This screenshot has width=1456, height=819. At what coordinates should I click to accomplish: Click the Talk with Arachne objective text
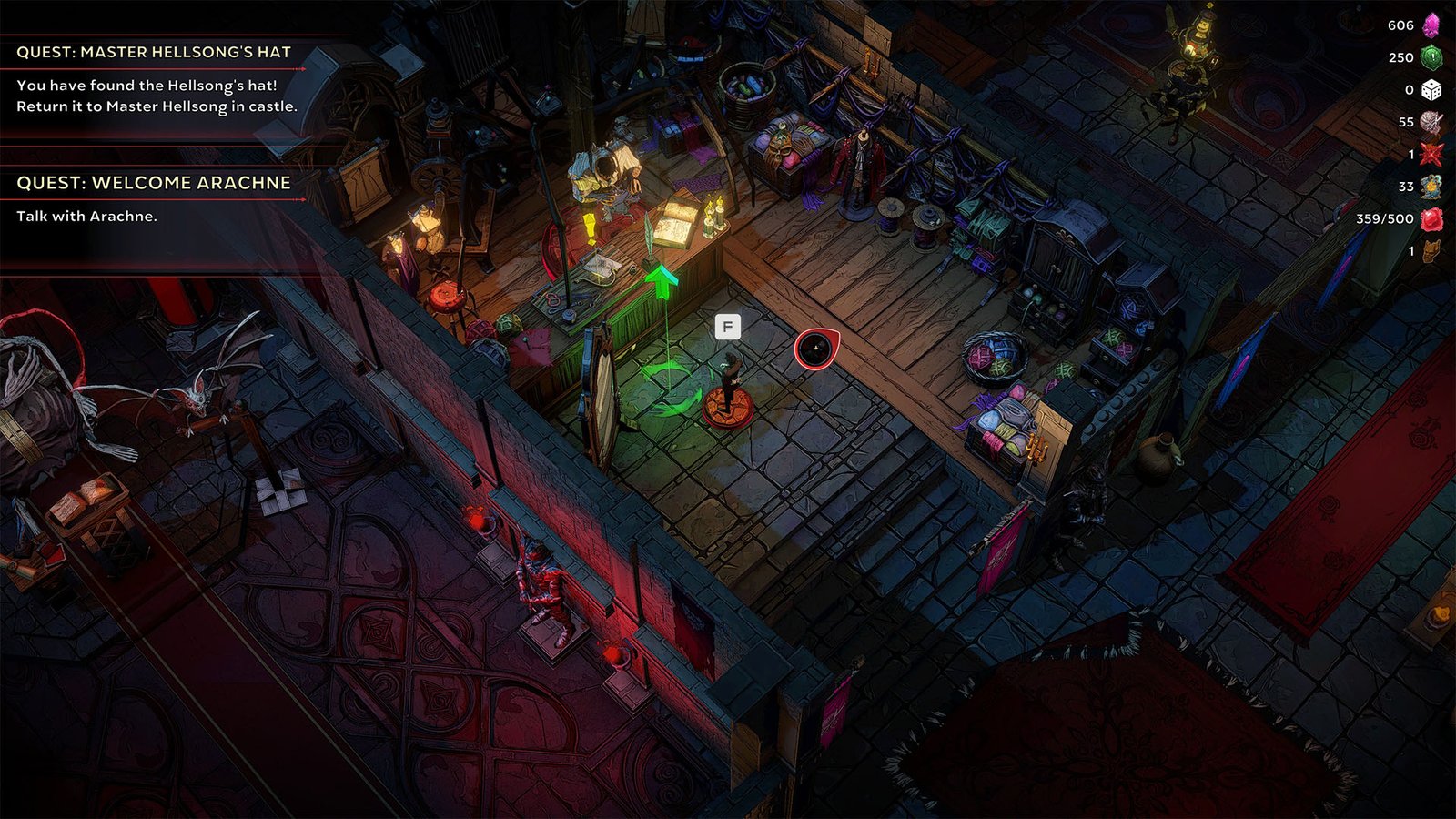86,217
